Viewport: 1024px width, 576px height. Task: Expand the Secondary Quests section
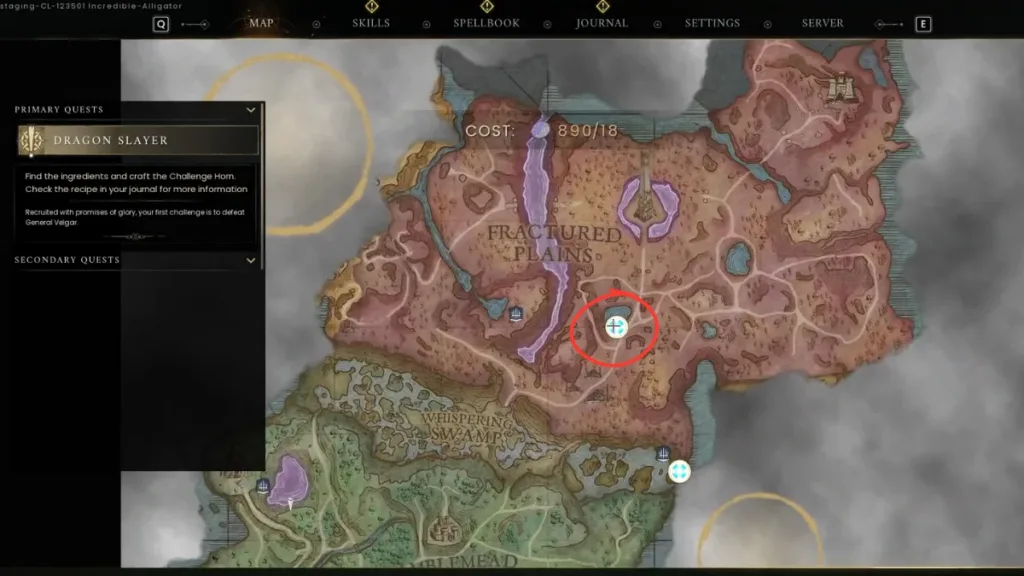click(251, 260)
